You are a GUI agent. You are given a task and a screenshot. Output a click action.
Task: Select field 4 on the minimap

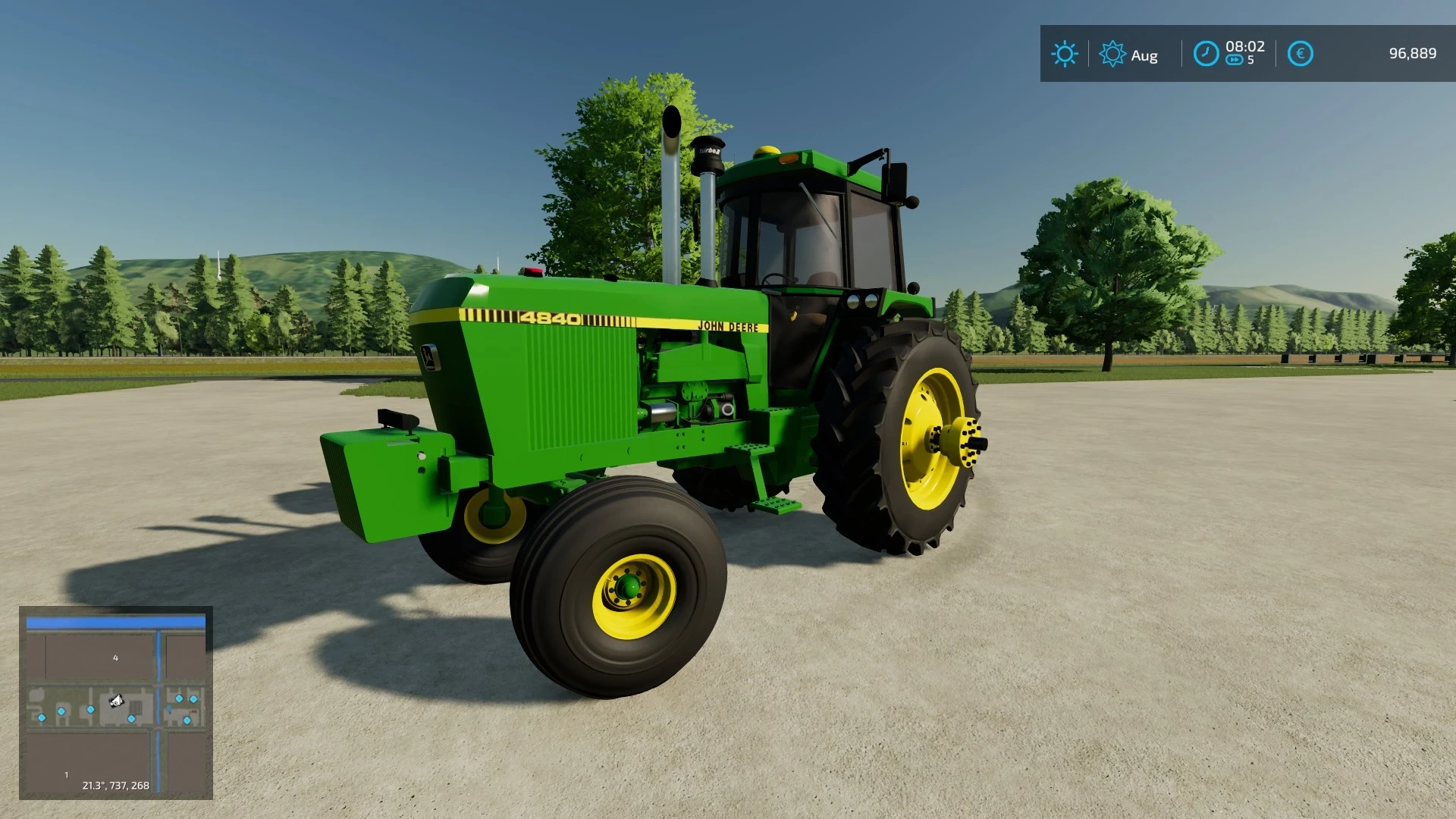click(115, 657)
